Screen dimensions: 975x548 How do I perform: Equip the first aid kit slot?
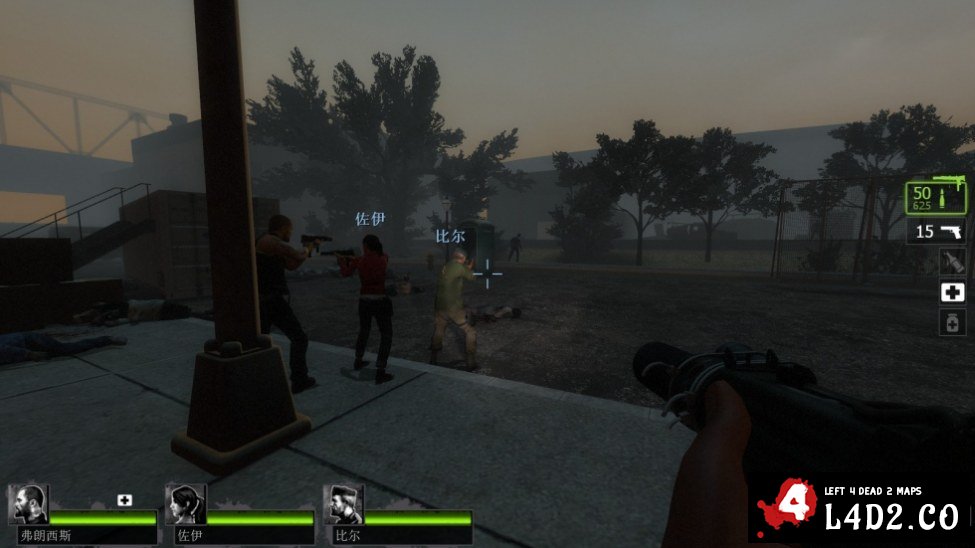952,292
